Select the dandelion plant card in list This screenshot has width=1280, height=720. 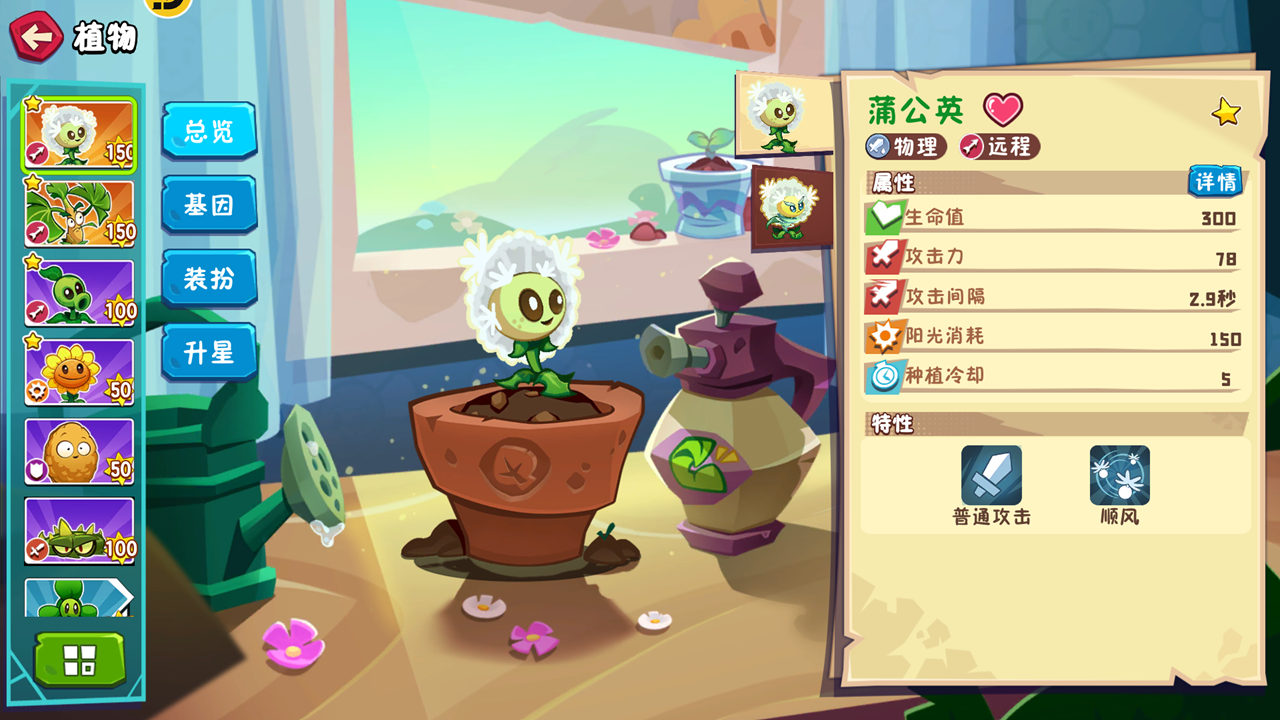tap(79, 134)
